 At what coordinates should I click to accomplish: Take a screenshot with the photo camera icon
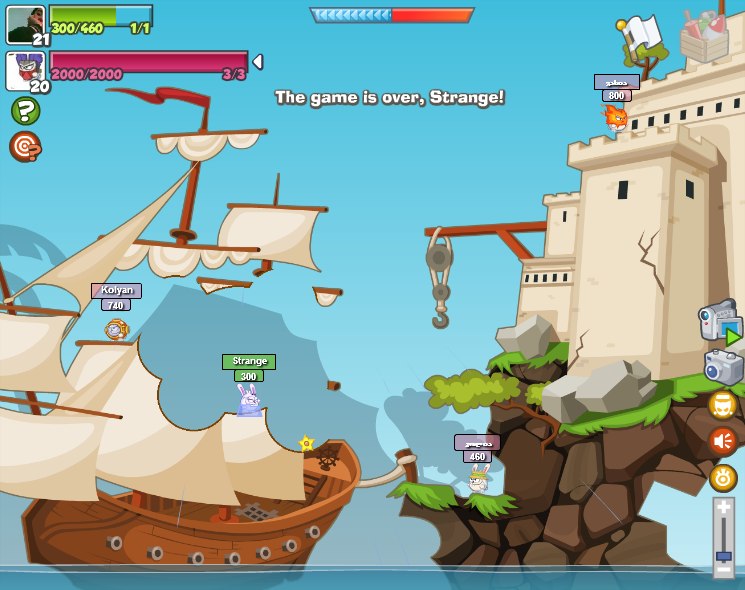pyautogui.click(x=723, y=367)
